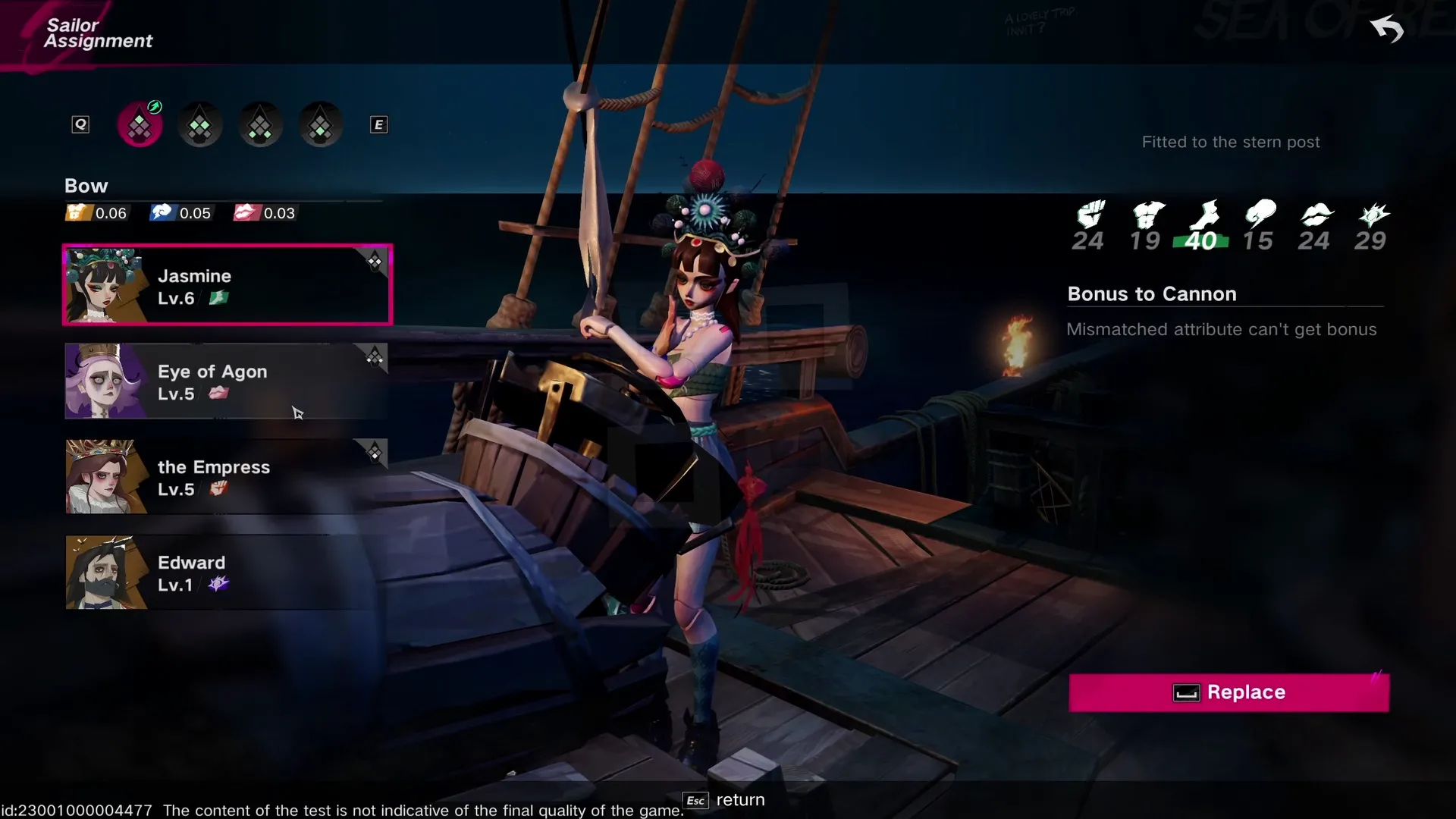Select the second empty sailor slot

[199, 124]
